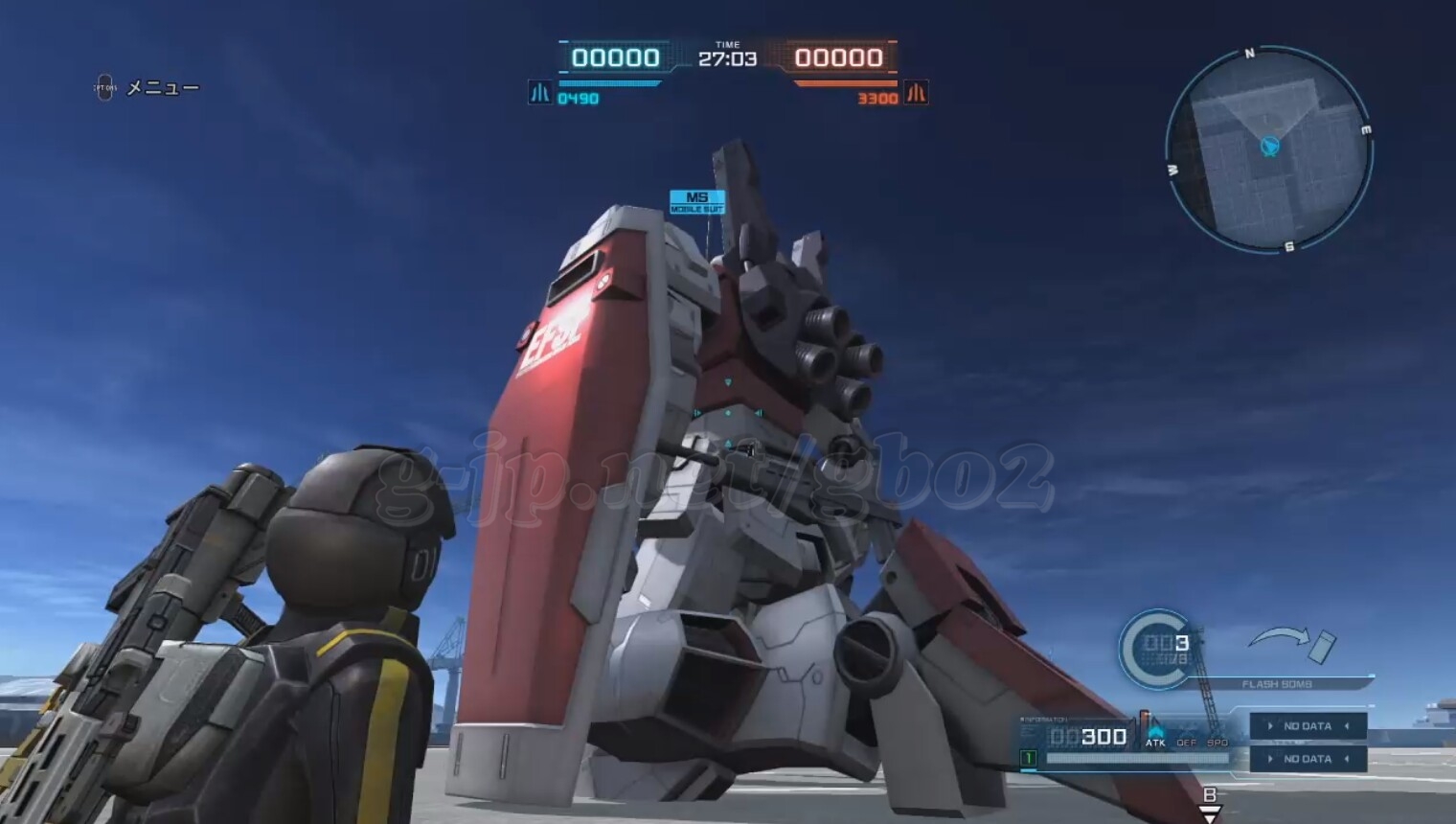Select the lower NO DATA slot
Screen dimensions: 1456x824
[1308, 759]
